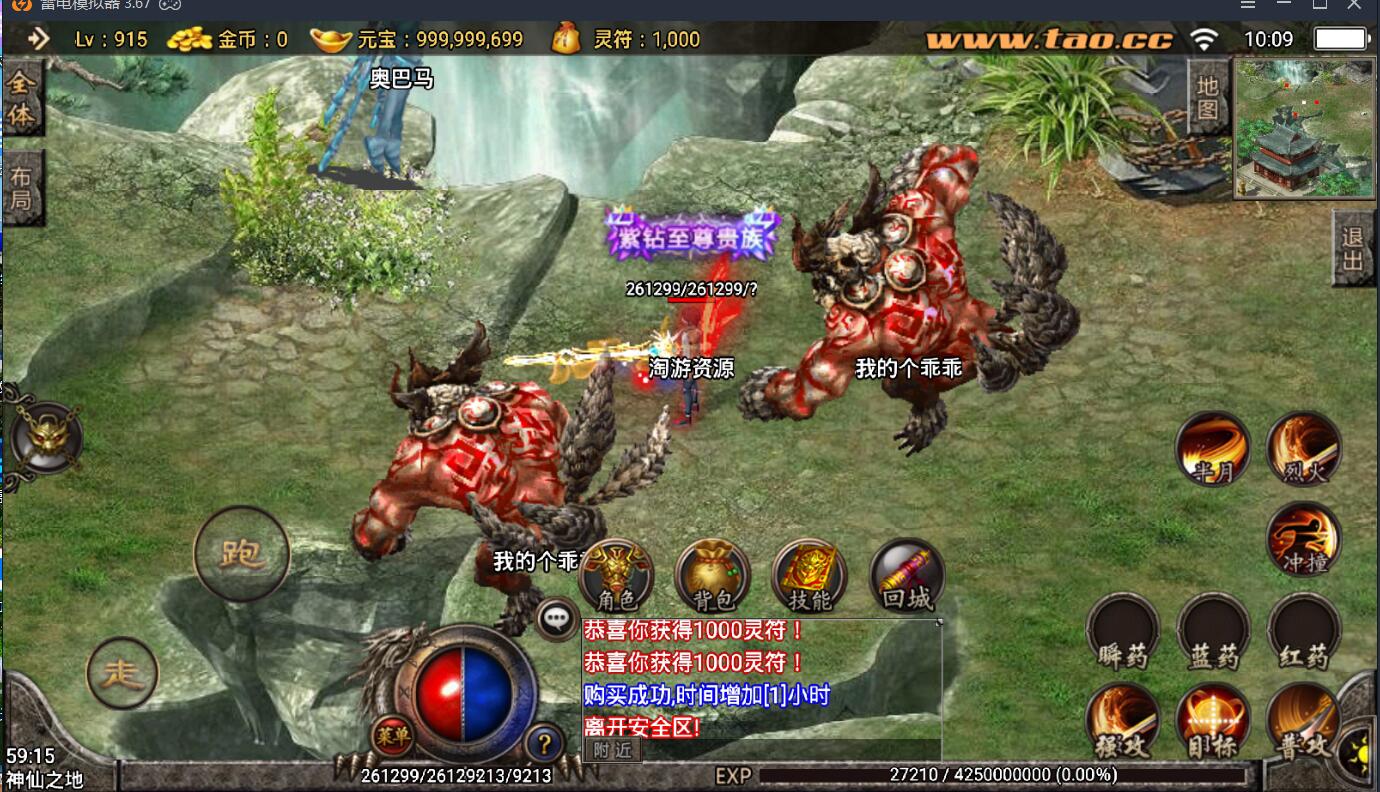Activate the 冲撞 charge skill

(1303, 540)
